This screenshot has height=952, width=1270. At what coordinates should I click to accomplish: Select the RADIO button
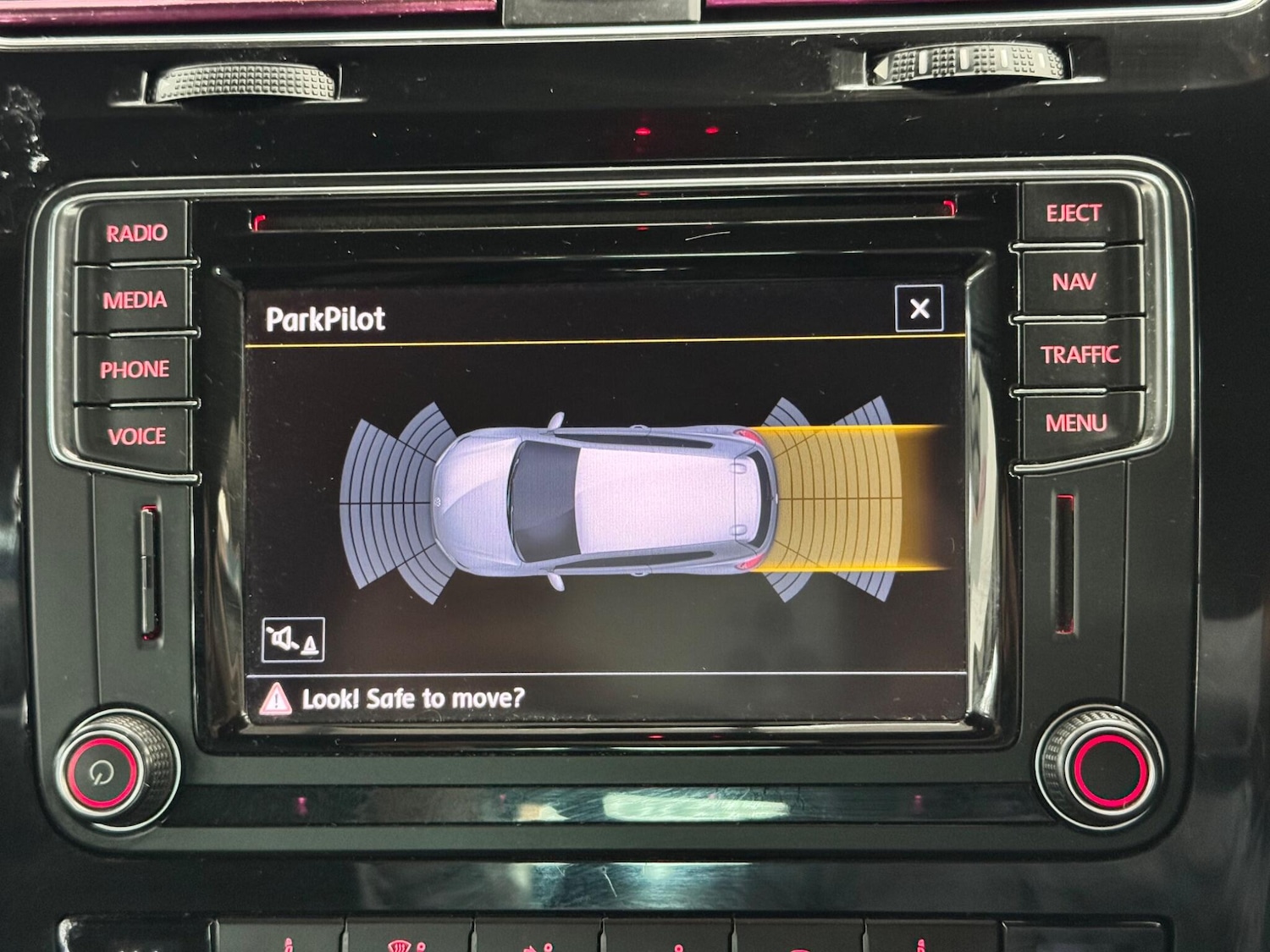coord(135,233)
